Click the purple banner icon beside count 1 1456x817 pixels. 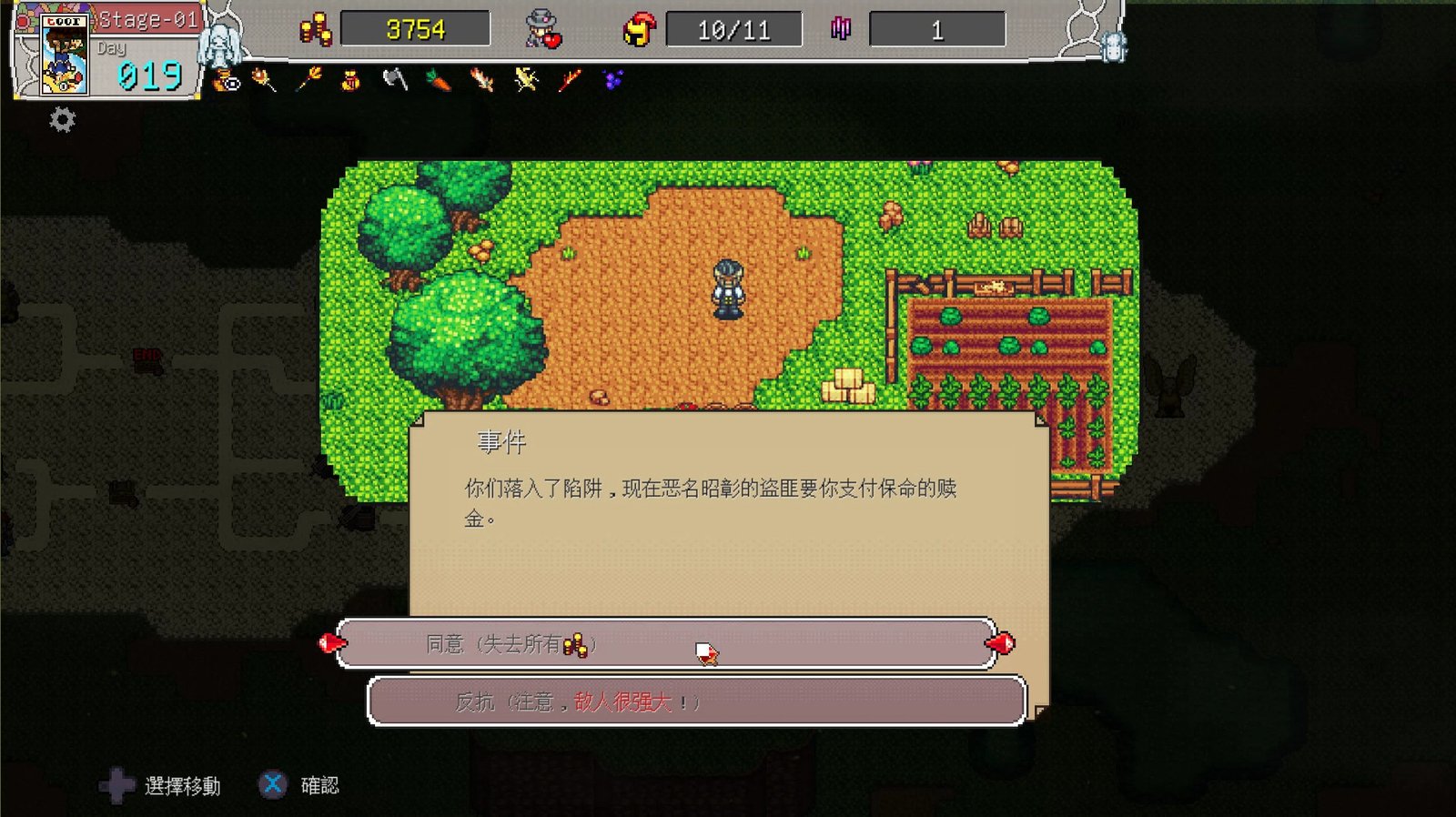click(x=841, y=28)
